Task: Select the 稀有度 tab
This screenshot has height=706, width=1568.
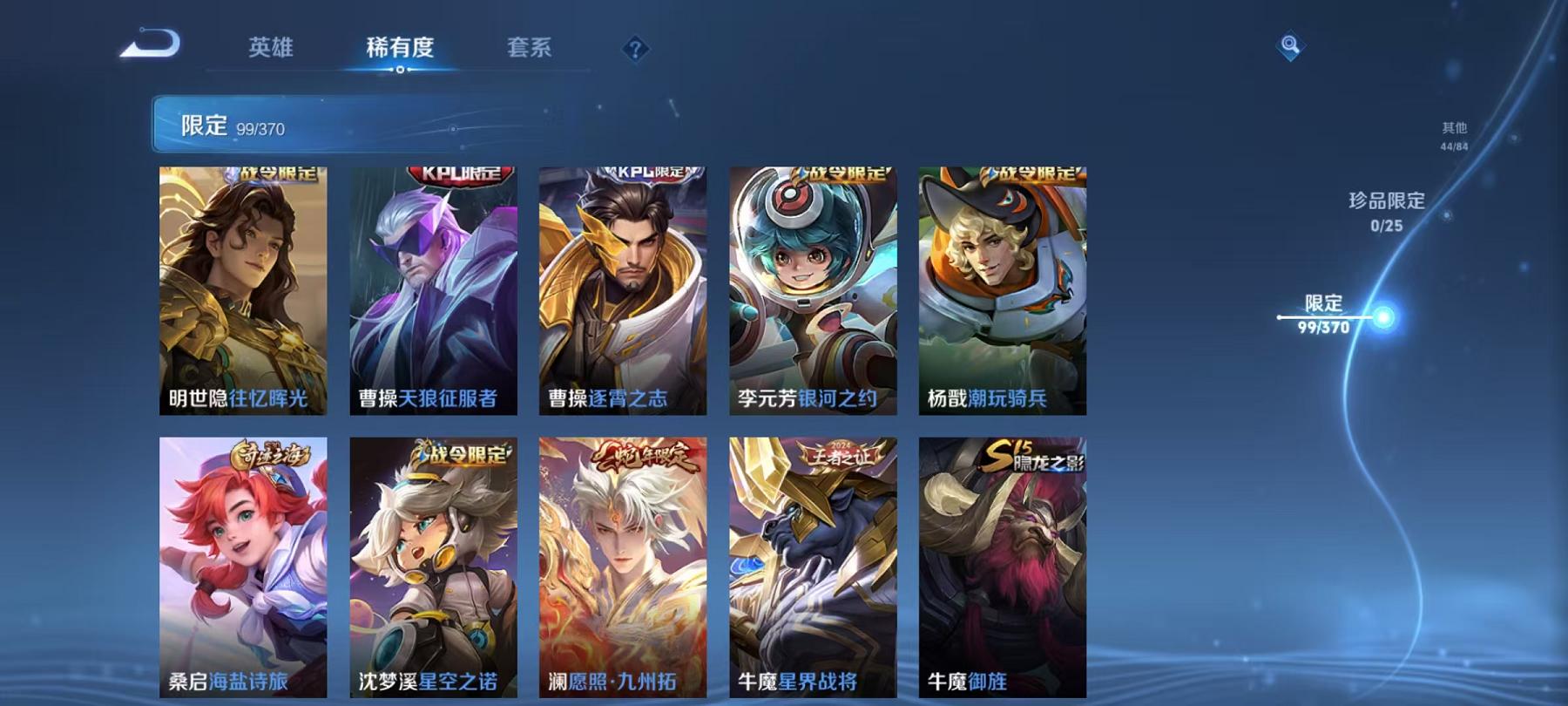Action: pyautogui.click(x=401, y=48)
